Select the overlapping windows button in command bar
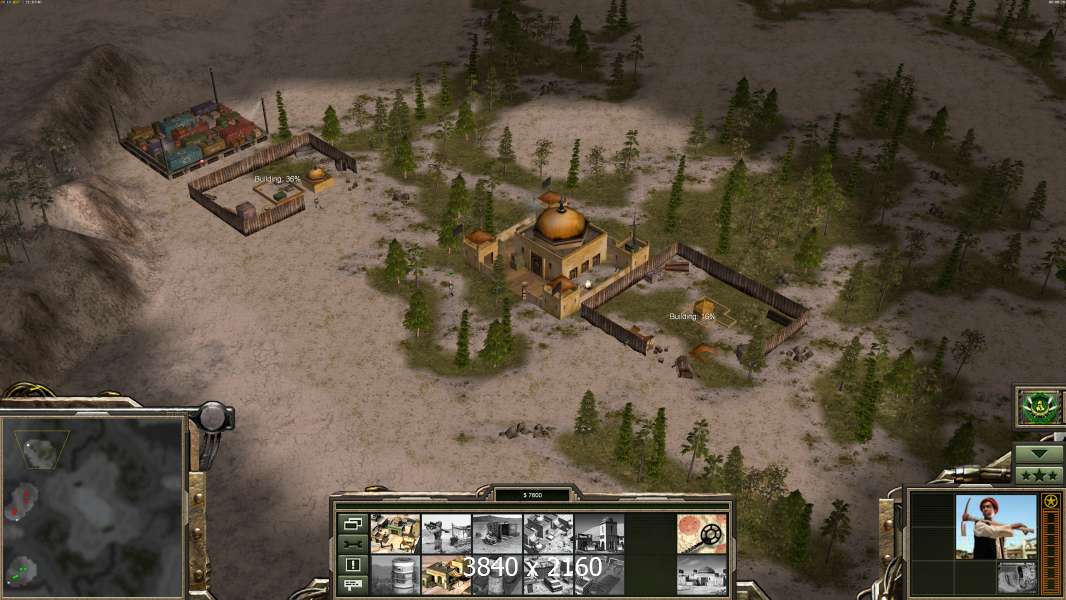The image size is (1066, 600). pos(352,523)
